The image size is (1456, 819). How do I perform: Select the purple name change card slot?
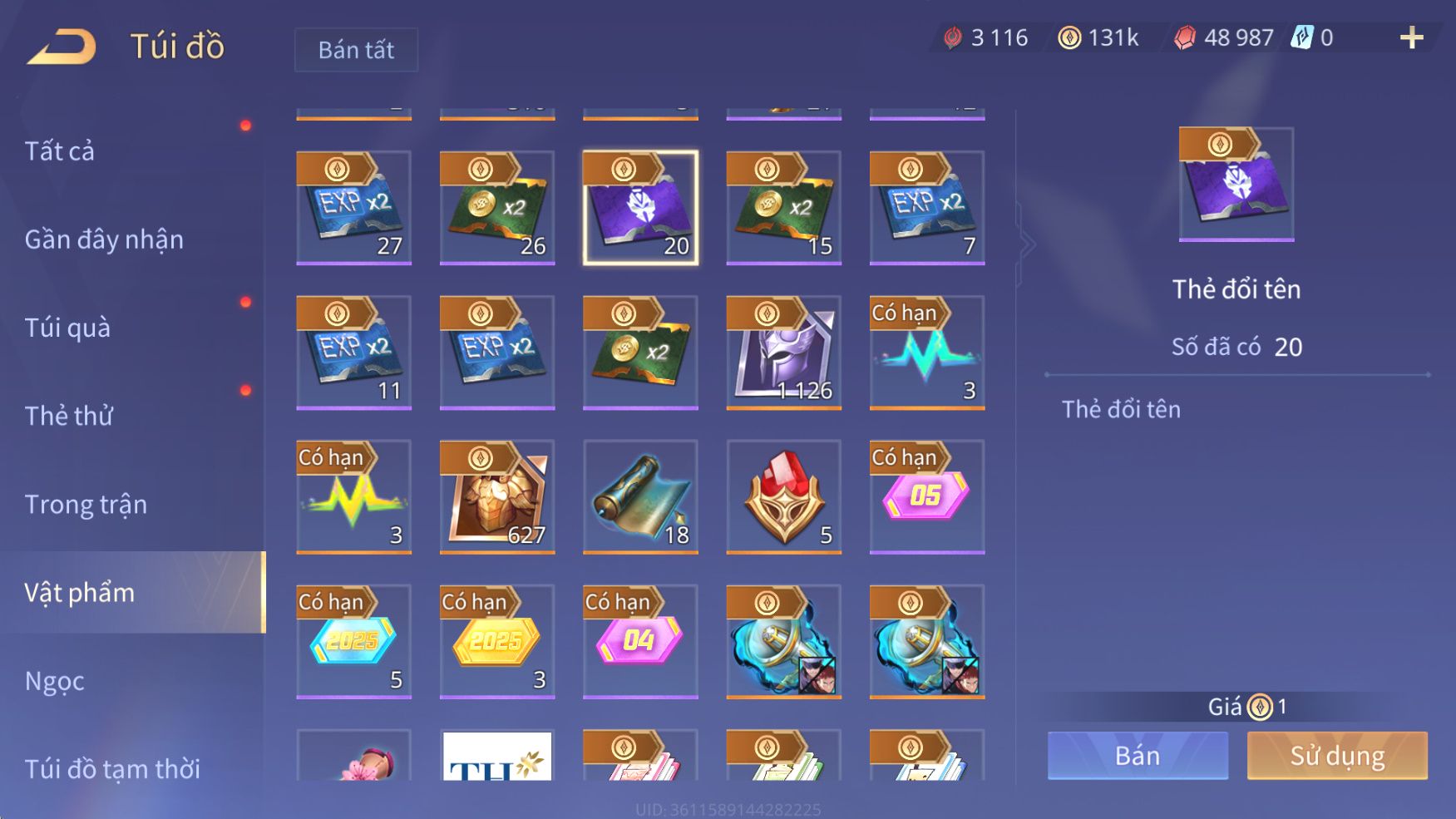(640, 208)
